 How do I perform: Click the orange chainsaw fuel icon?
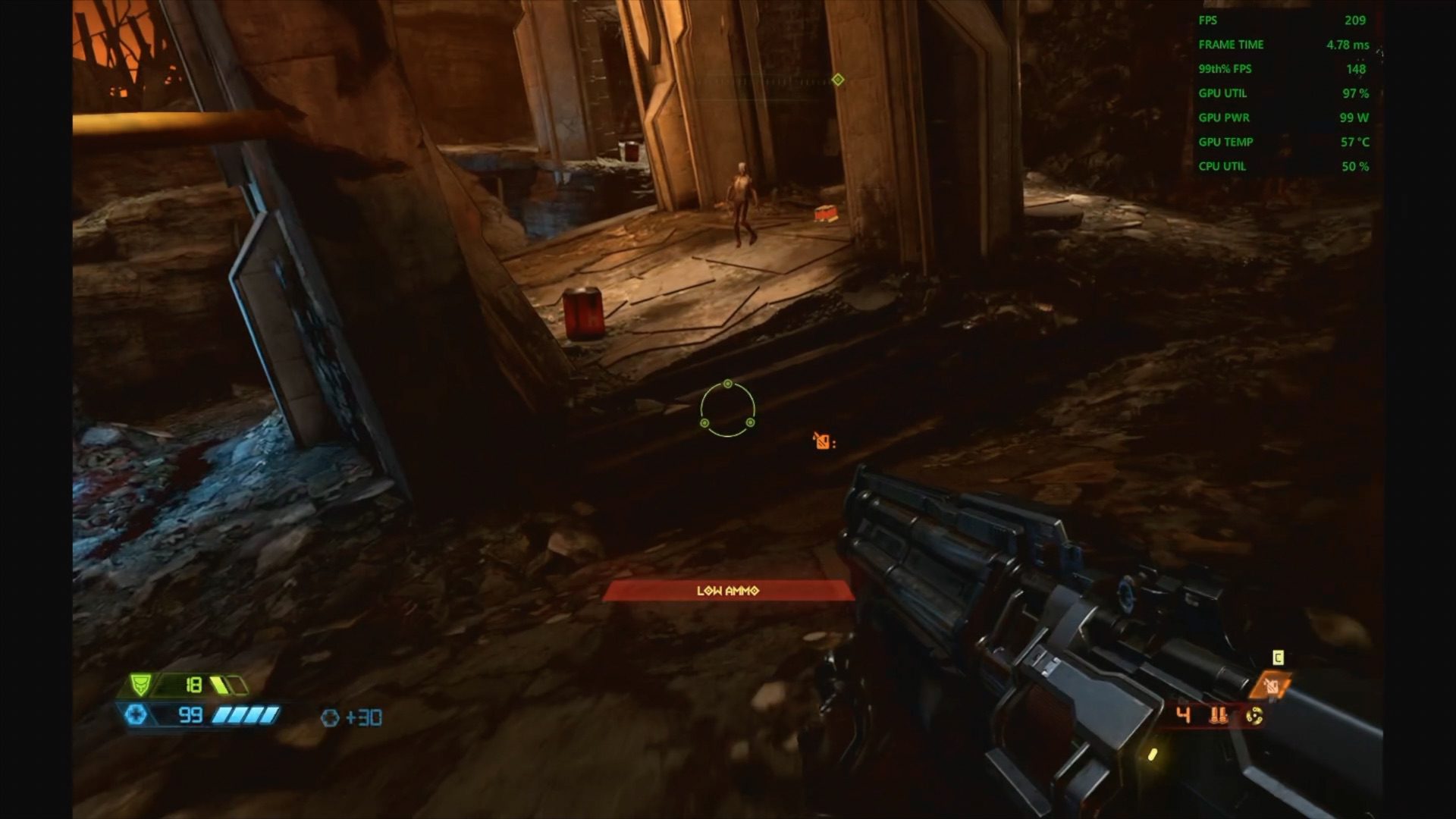1272,687
